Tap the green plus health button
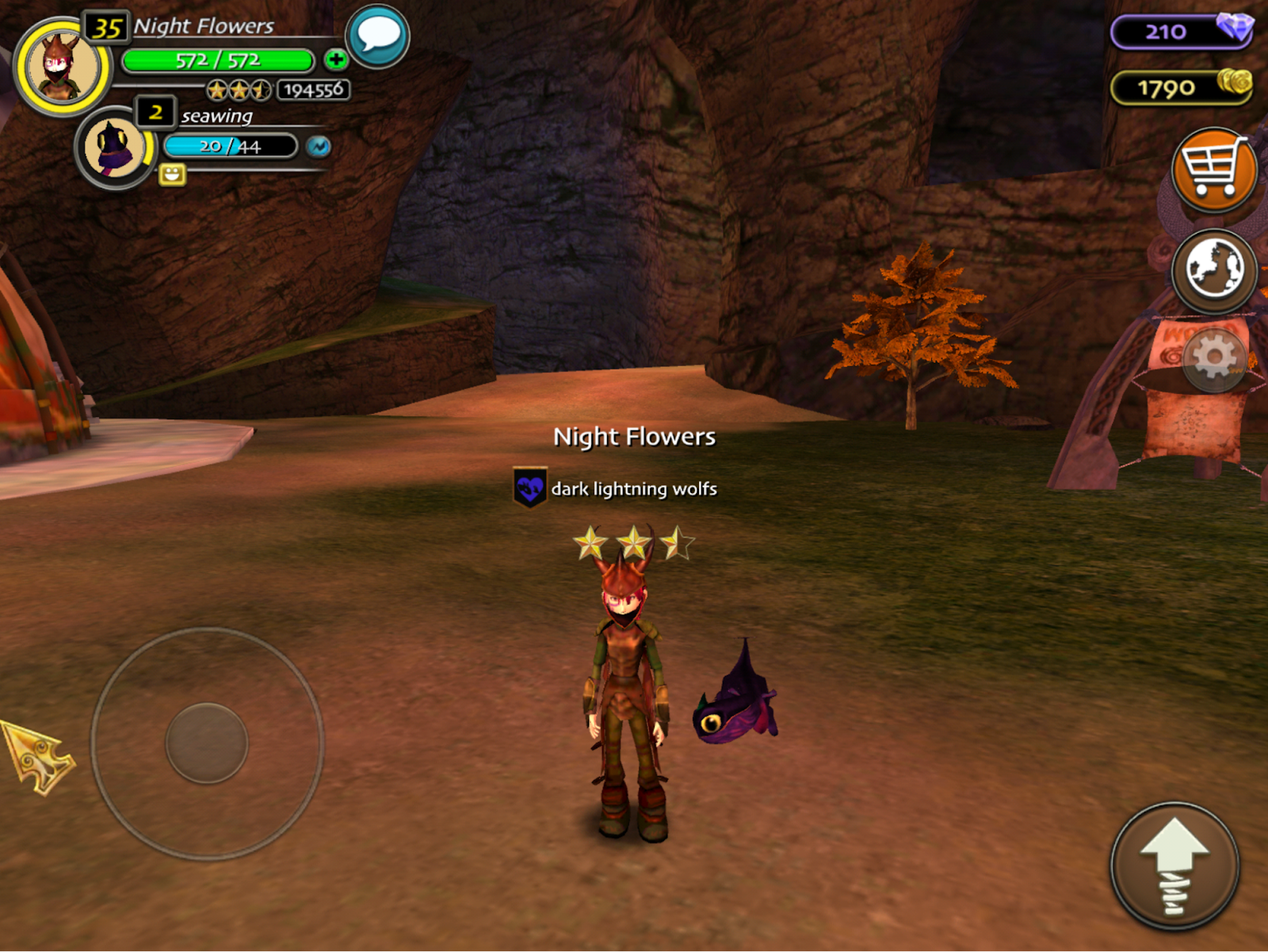1268x952 pixels. (x=336, y=59)
